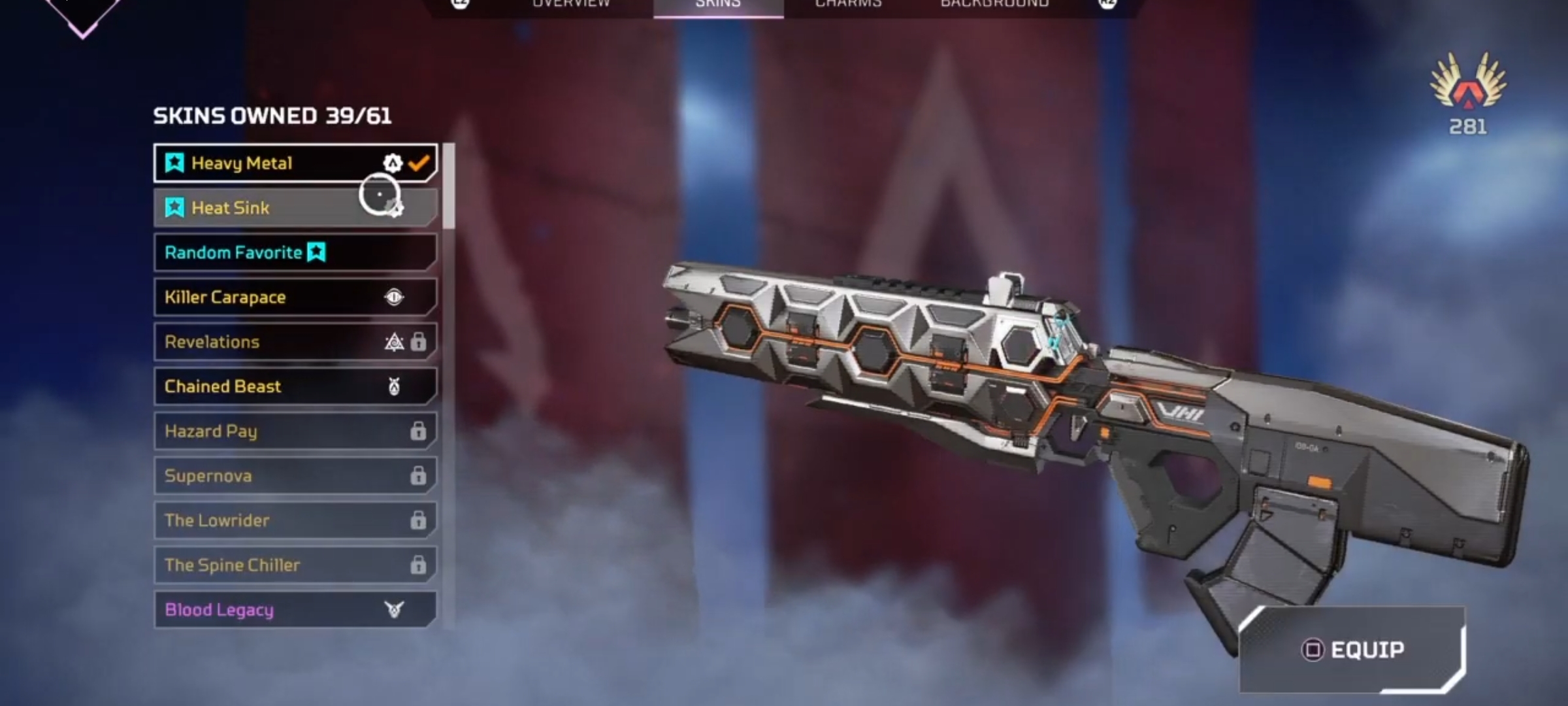Select the Random Favorite option
1568x706 pixels.
pyautogui.click(x=294, y=252)
